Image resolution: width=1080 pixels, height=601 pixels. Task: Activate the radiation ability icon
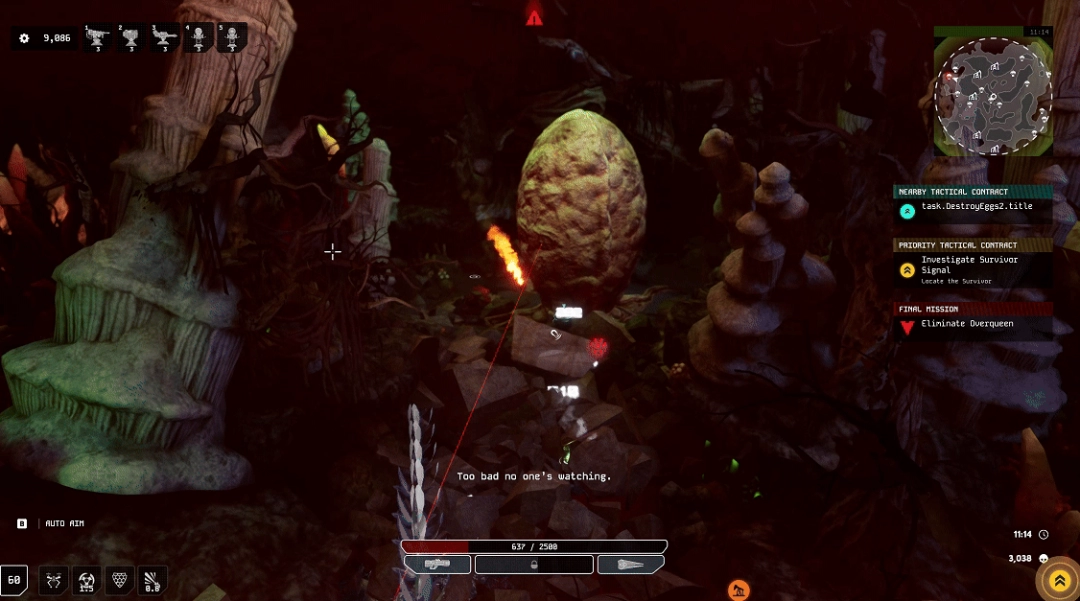point(87,580)
